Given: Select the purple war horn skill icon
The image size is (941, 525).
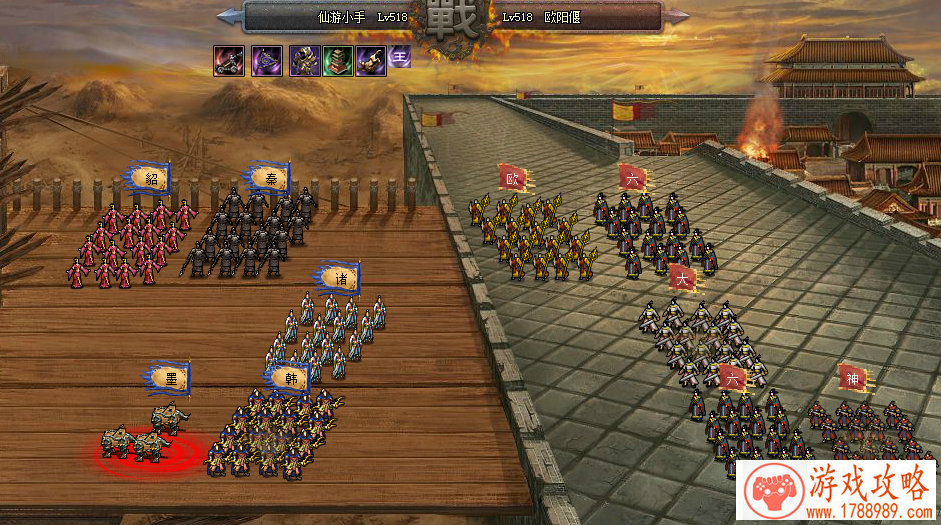Looking at the screenshot, I should pos(371,61).
